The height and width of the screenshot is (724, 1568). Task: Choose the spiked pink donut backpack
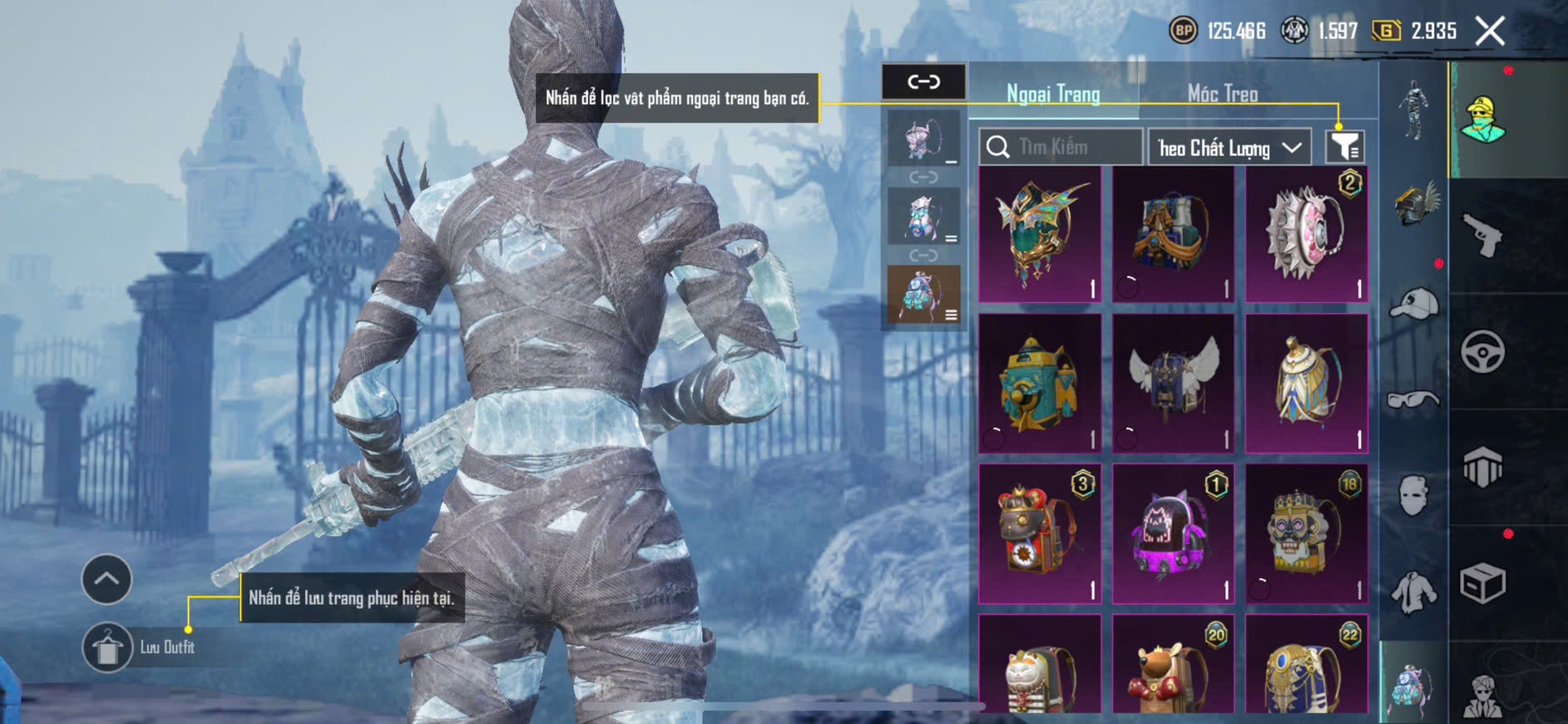click(1306, 234)
